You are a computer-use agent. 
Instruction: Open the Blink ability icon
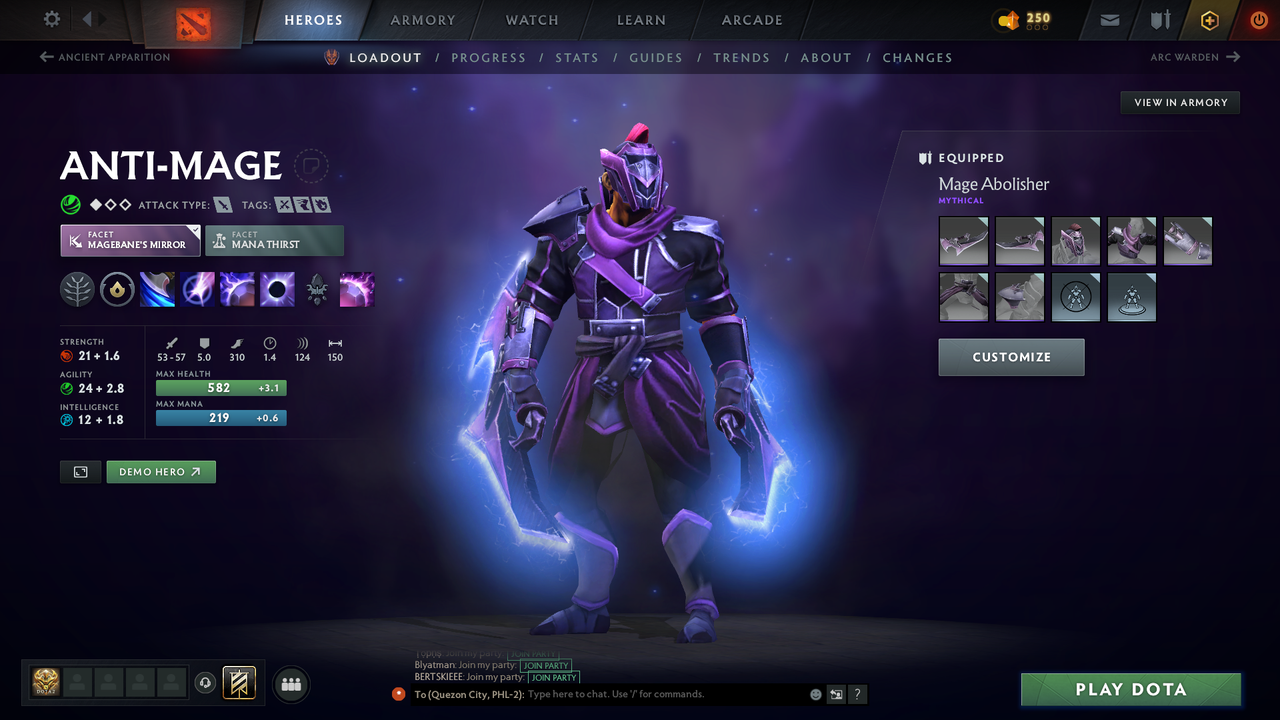tap(196, 289)
